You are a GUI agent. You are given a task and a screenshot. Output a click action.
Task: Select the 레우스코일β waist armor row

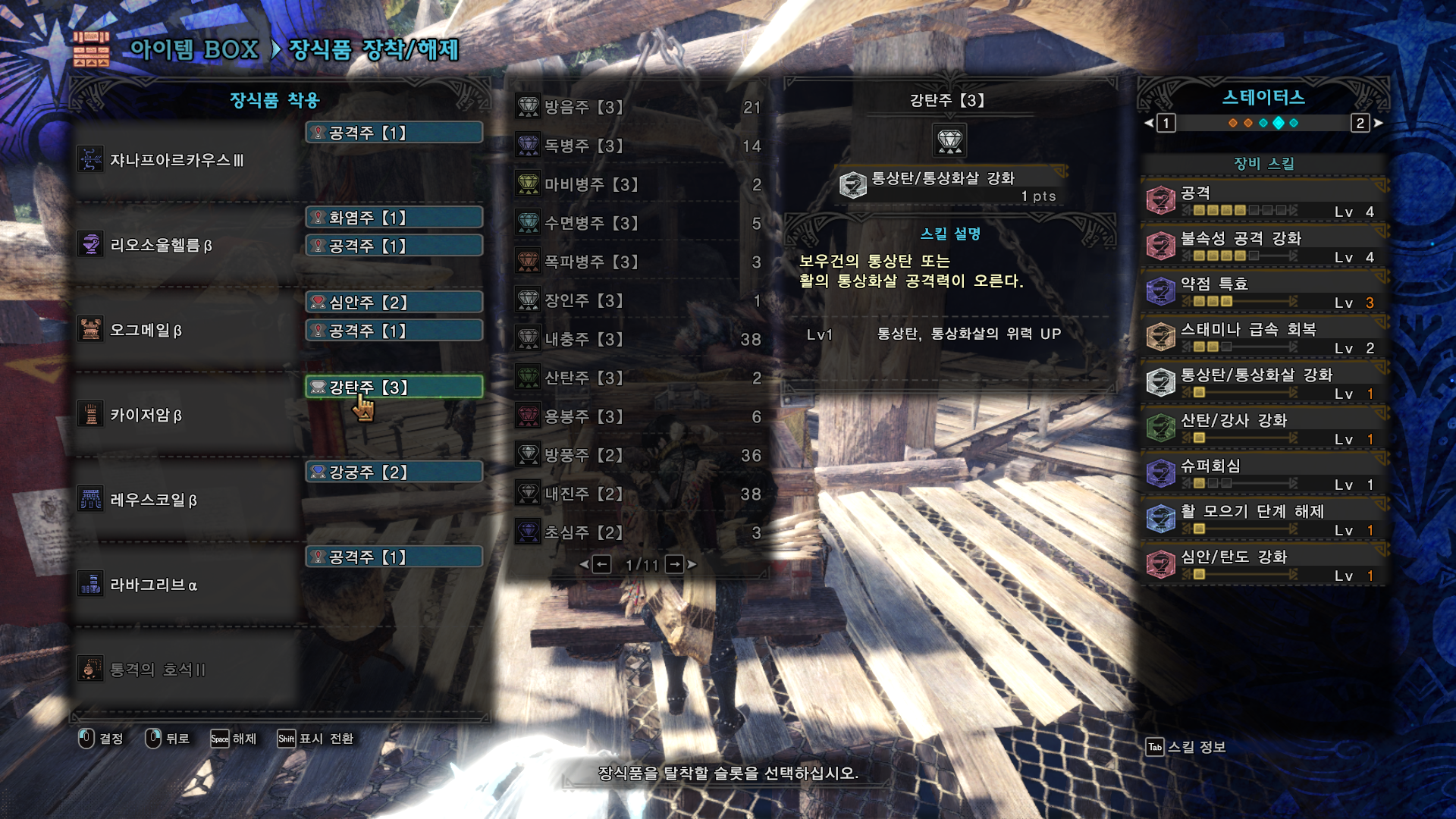[186, 500]
